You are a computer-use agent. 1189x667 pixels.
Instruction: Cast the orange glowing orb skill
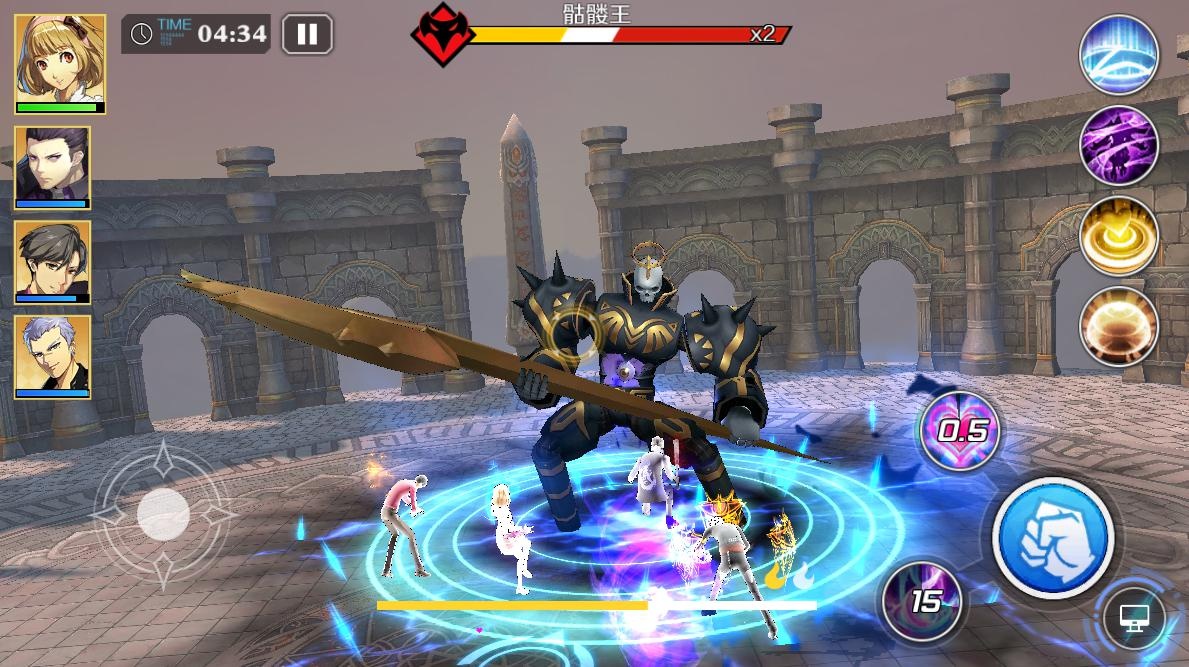click(1119, 326)
